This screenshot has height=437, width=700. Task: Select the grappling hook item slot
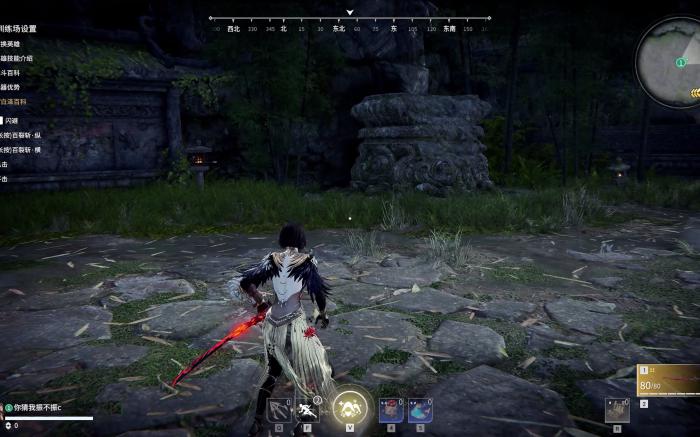278,409
